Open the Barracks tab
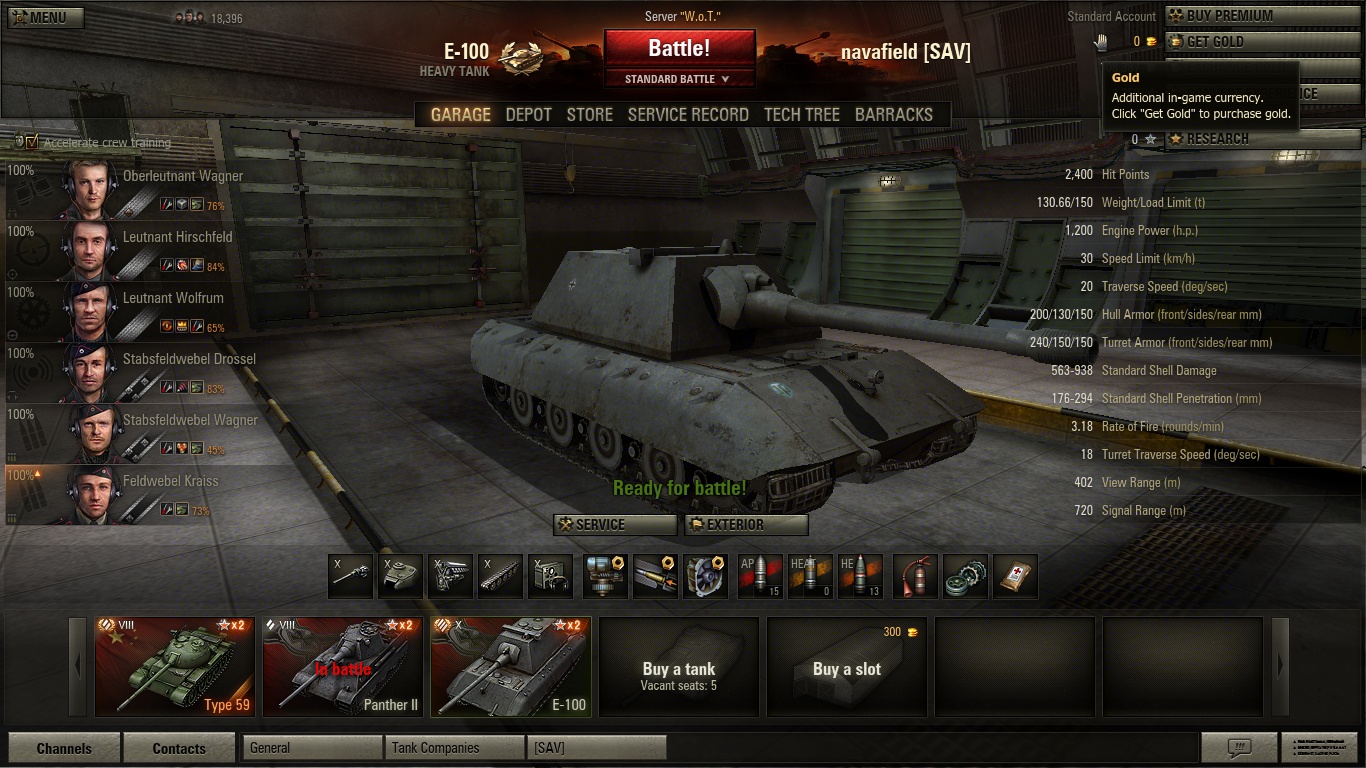The image size is (1366, 768). point(893,114)
